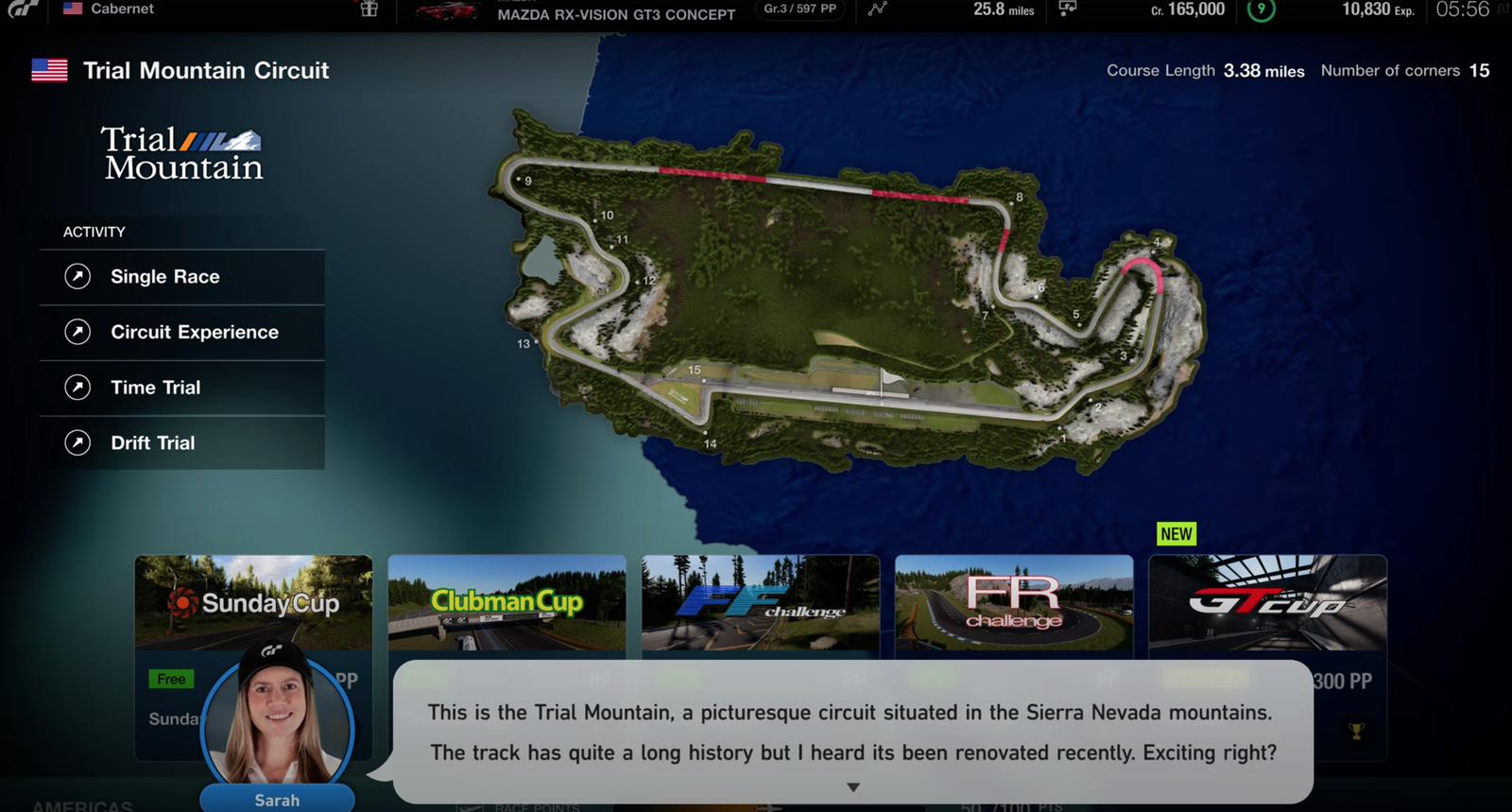Start the Drift Trial activity
1512x812 pixels.
(x=181, y=442)
